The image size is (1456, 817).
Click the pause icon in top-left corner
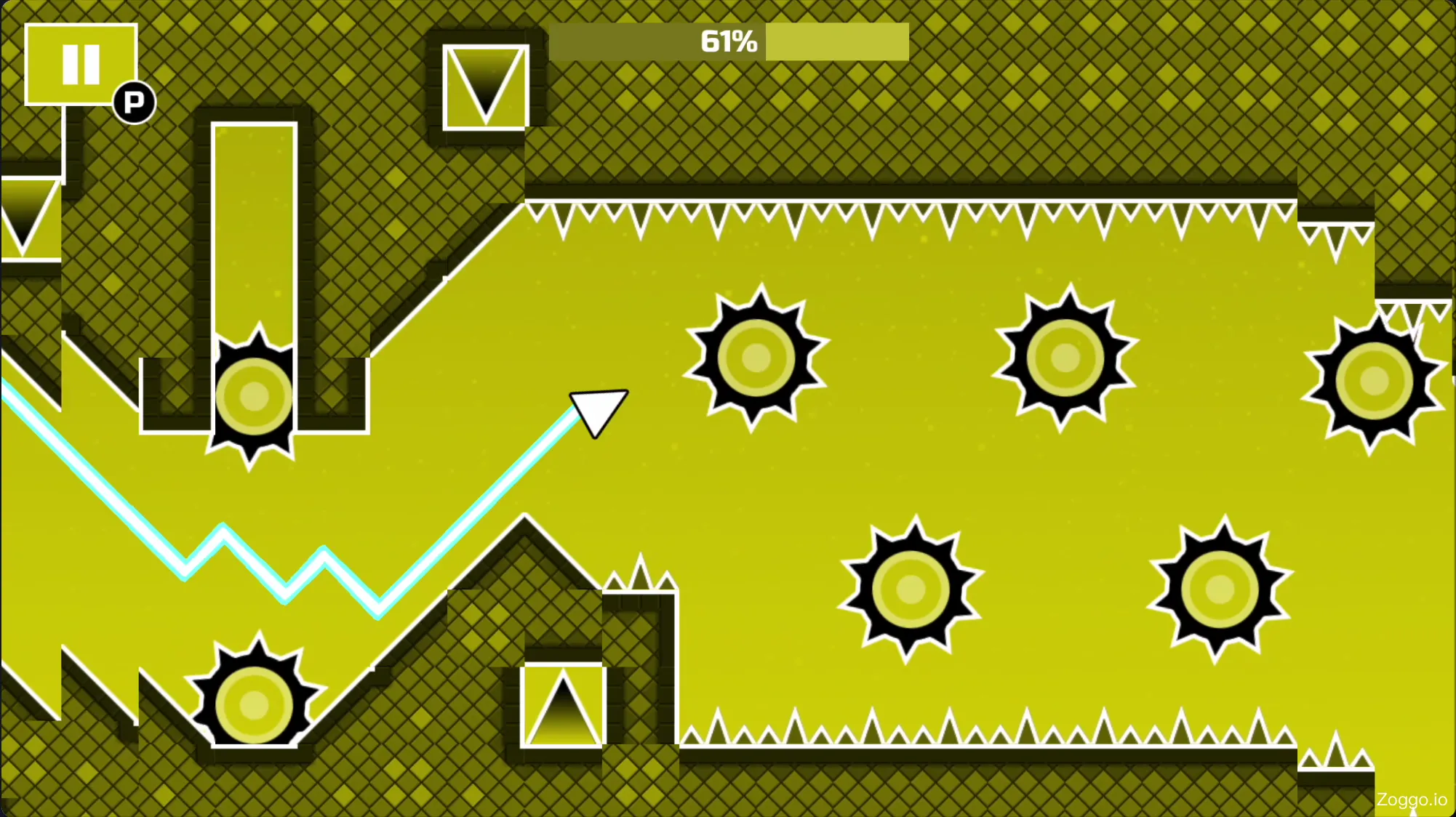[80, 64]
